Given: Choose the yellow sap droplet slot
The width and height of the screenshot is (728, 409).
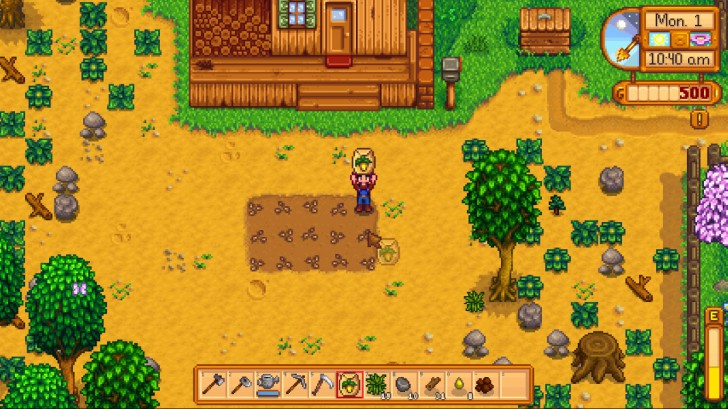Looking at the screenshot, I should click(459, 383).
